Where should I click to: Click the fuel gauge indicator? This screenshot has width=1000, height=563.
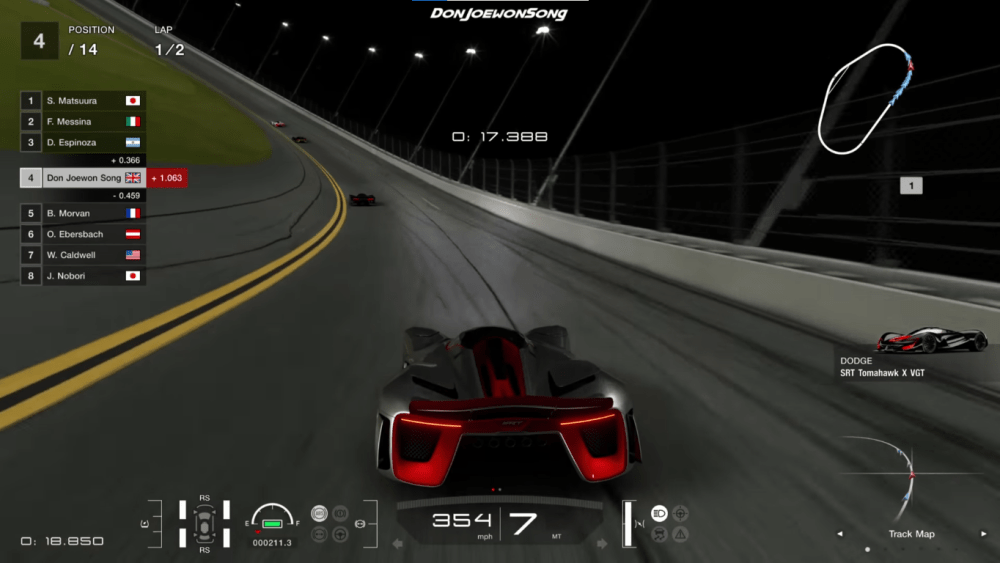tap(272, 518)
